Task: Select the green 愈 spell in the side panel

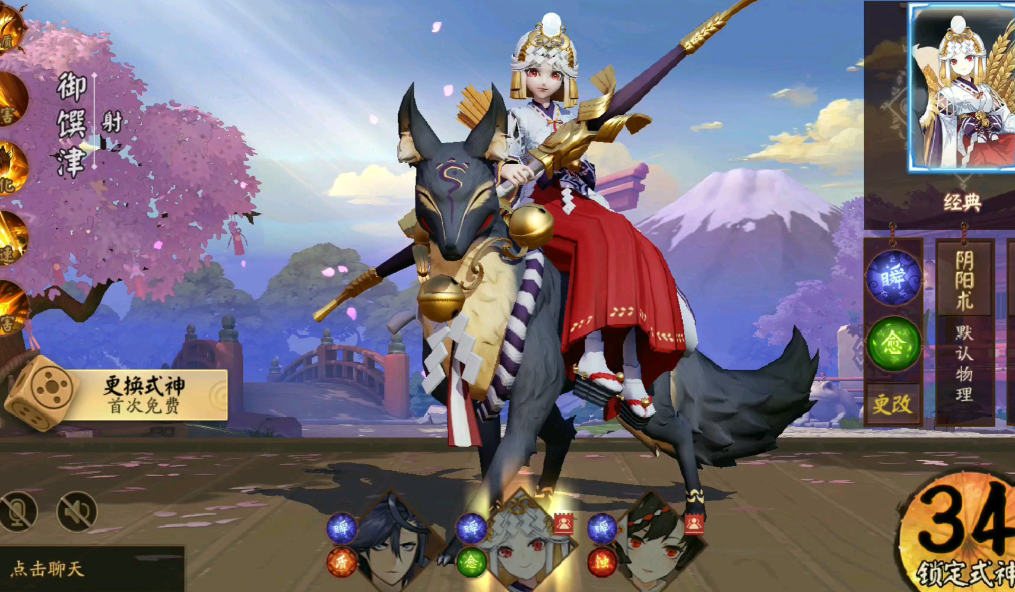Action: (x=893, y=343)
